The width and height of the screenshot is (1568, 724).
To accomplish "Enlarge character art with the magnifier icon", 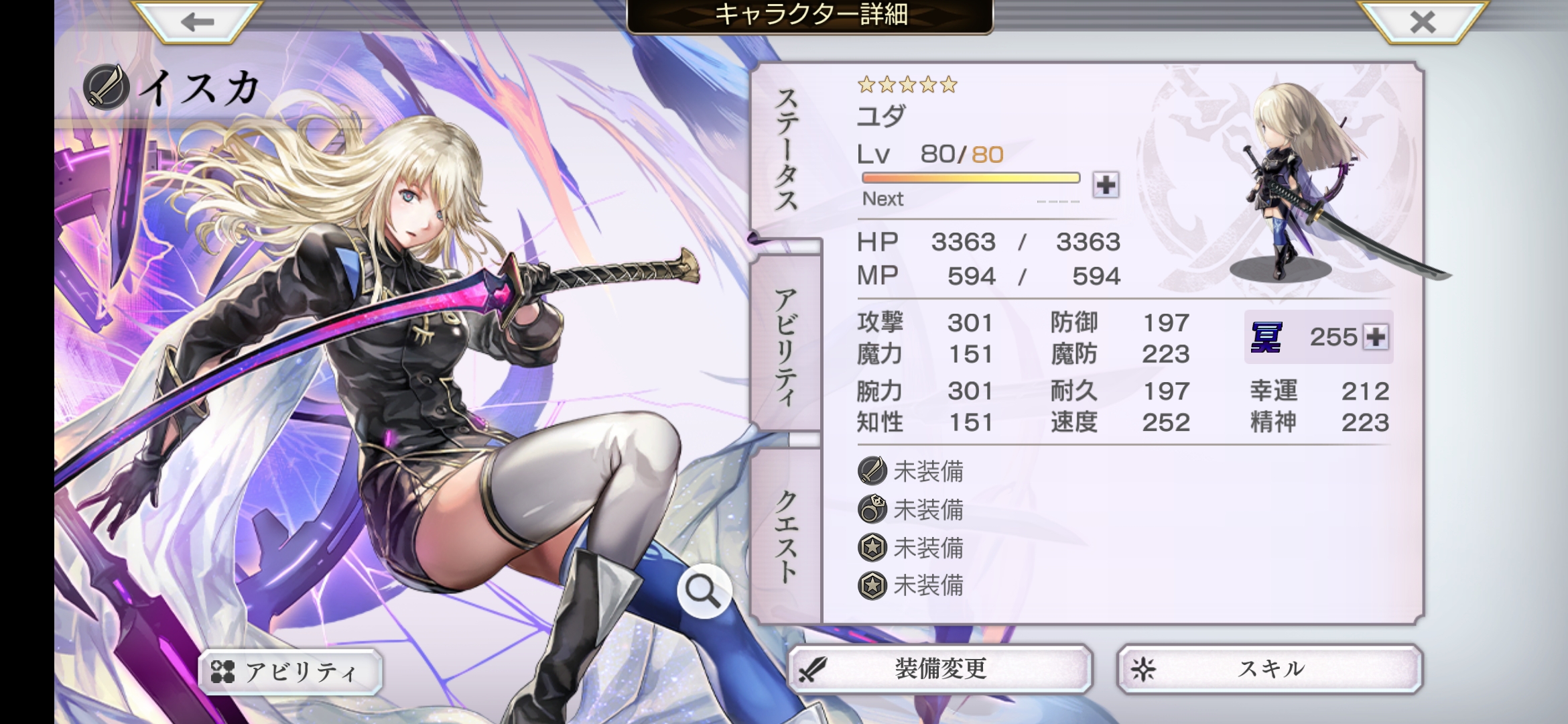I will point(703,591).
